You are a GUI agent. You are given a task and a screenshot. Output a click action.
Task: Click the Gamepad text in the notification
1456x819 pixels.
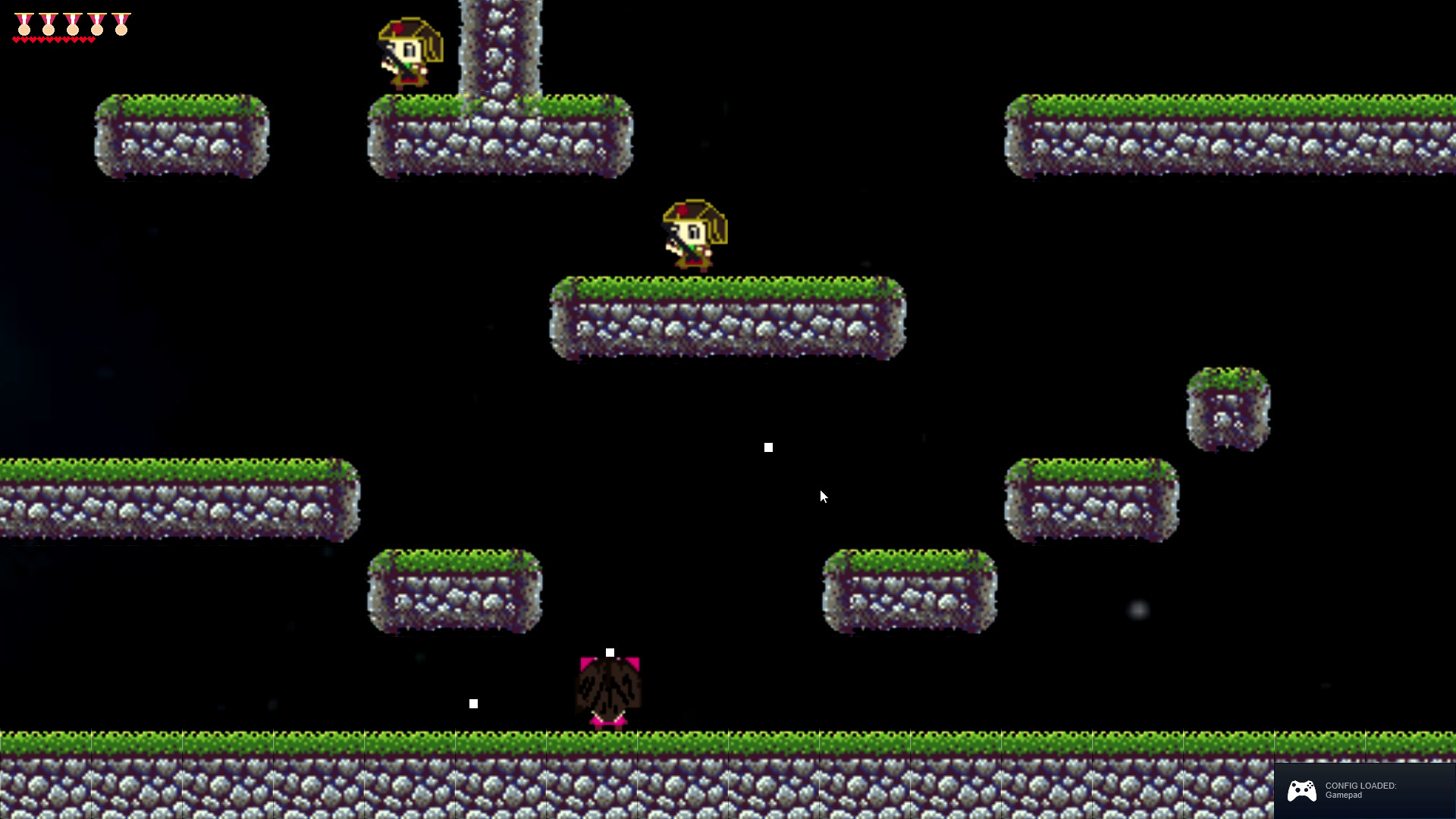coord(1342,796)
